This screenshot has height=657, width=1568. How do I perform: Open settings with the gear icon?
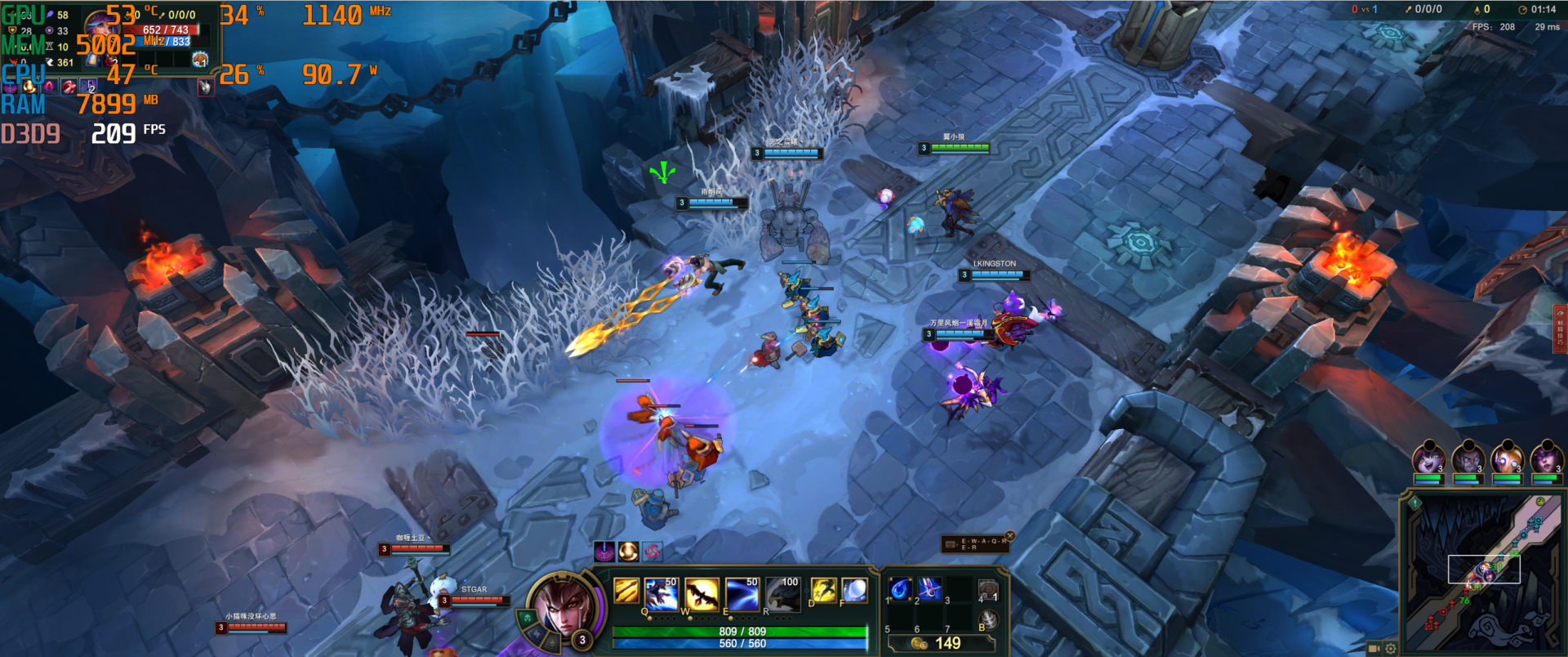1390,648
